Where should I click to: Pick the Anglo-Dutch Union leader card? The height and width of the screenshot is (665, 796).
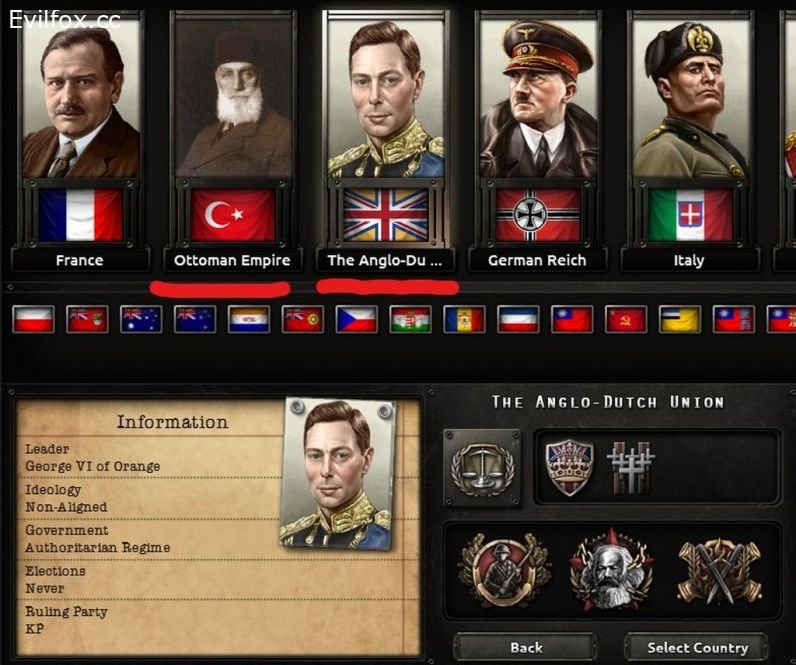tap(386, 140)
